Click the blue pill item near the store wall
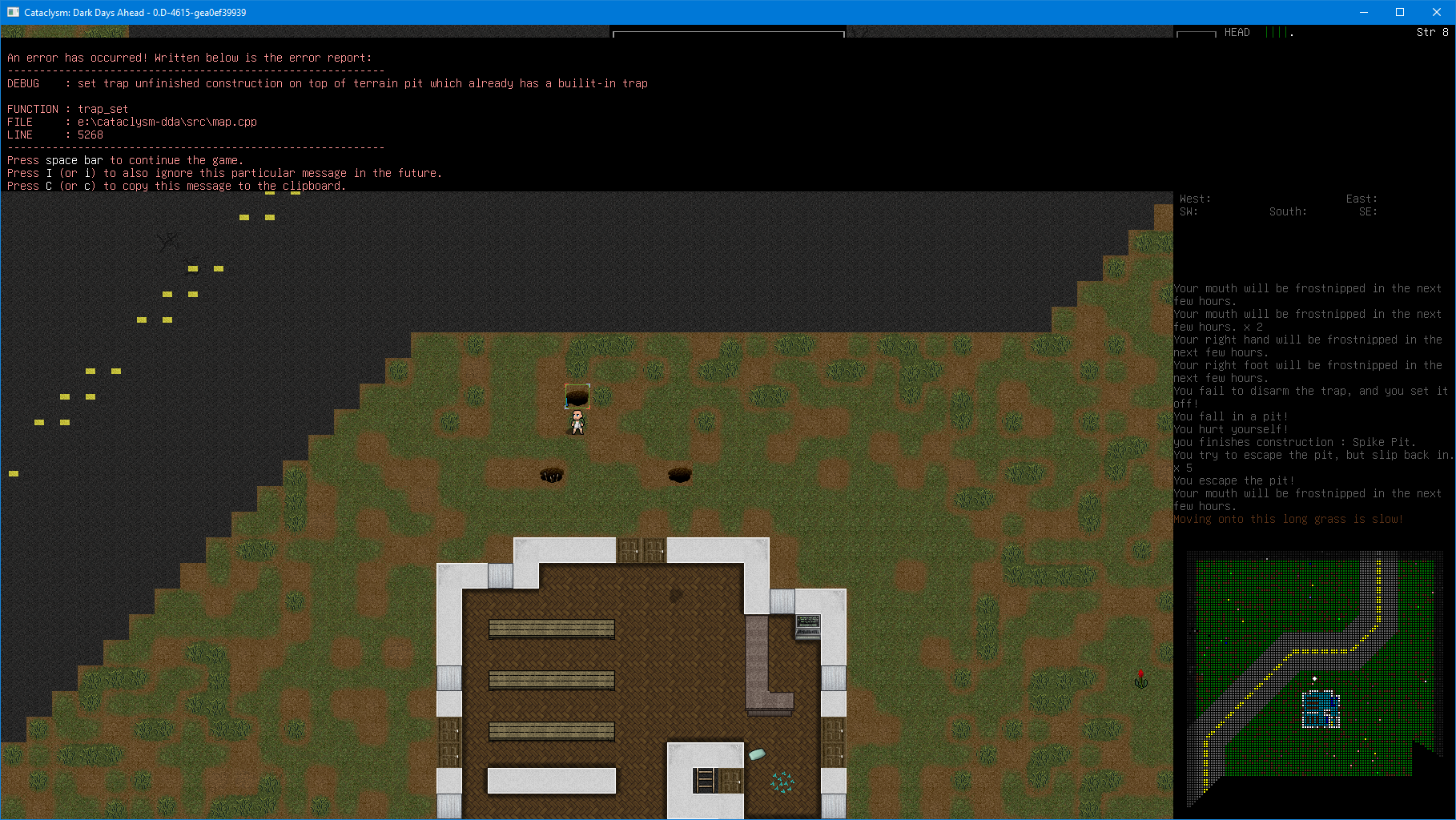 tap(756, 753)
